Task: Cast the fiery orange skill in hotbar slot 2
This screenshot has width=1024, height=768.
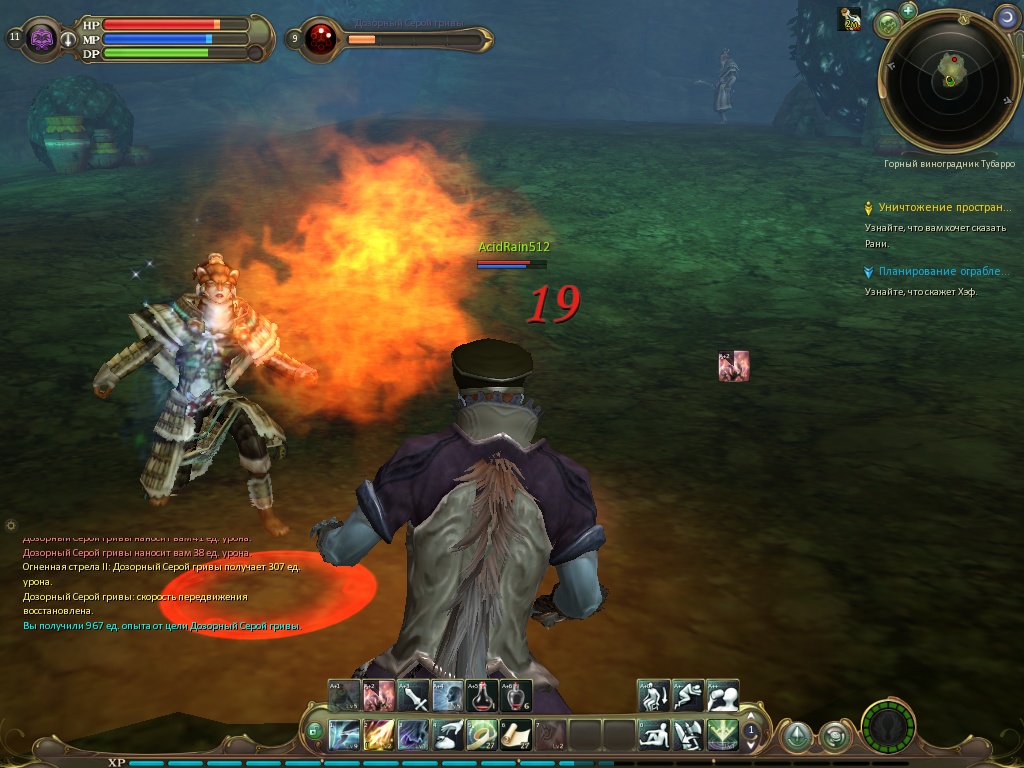Action: 378,735
